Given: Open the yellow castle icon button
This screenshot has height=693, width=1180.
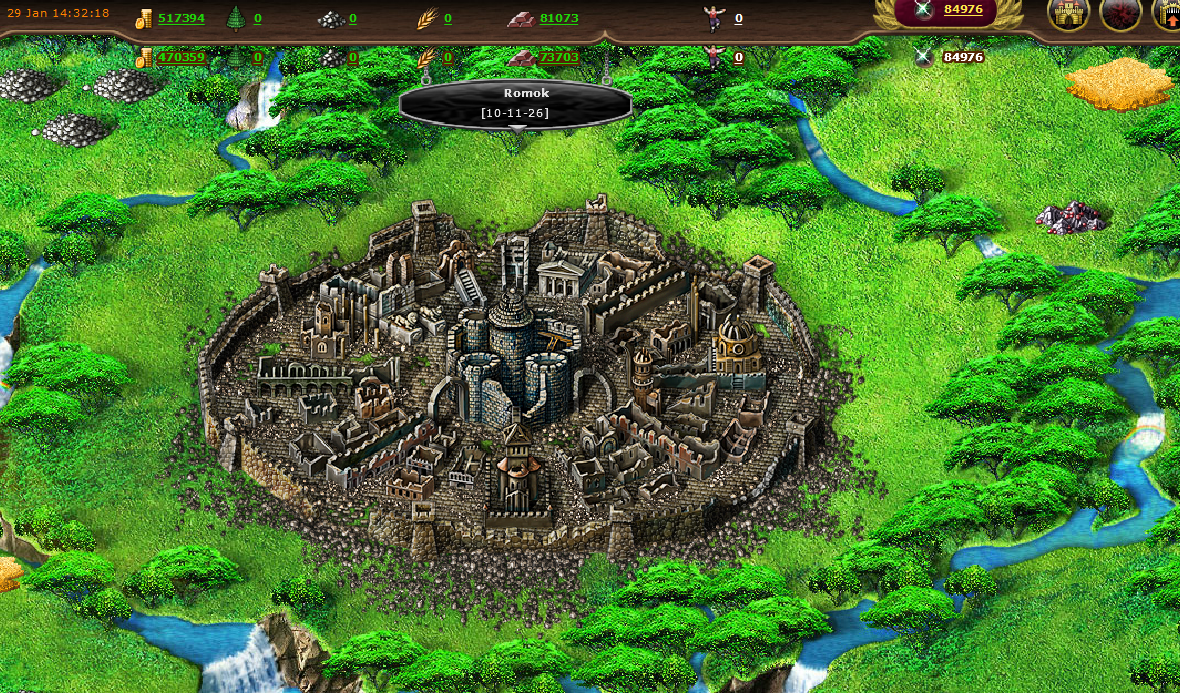Looking at the screenshot, I should coord(1068,14).
